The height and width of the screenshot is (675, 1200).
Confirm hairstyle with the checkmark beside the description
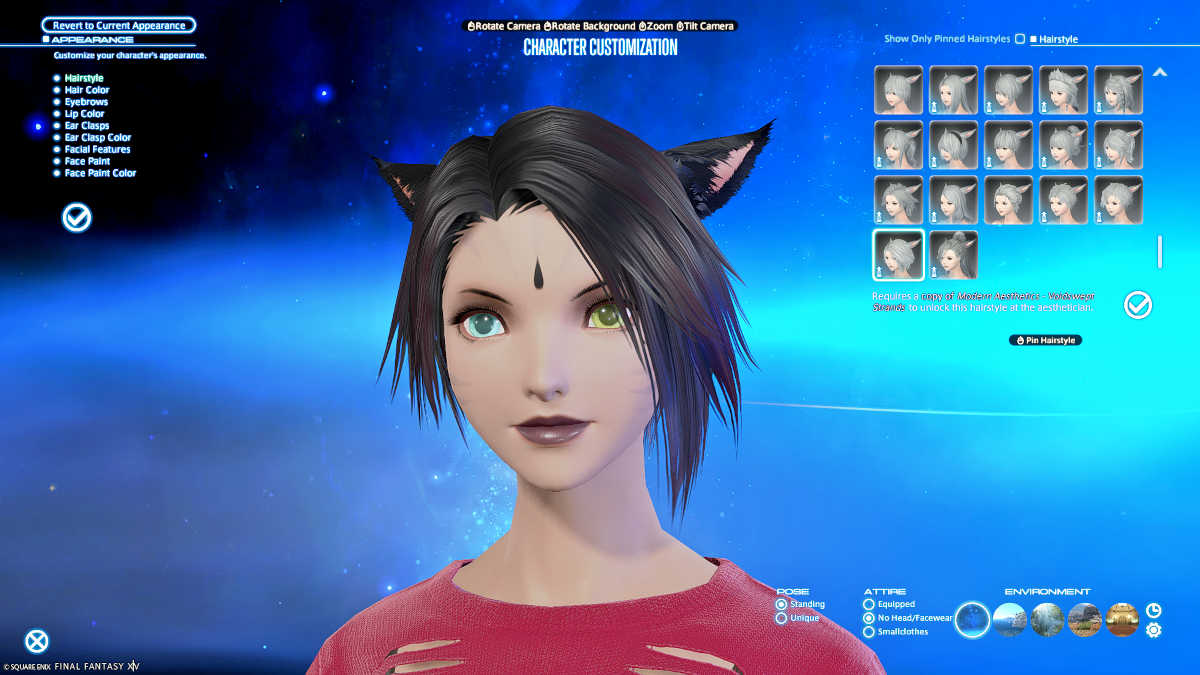point(1138,305)
